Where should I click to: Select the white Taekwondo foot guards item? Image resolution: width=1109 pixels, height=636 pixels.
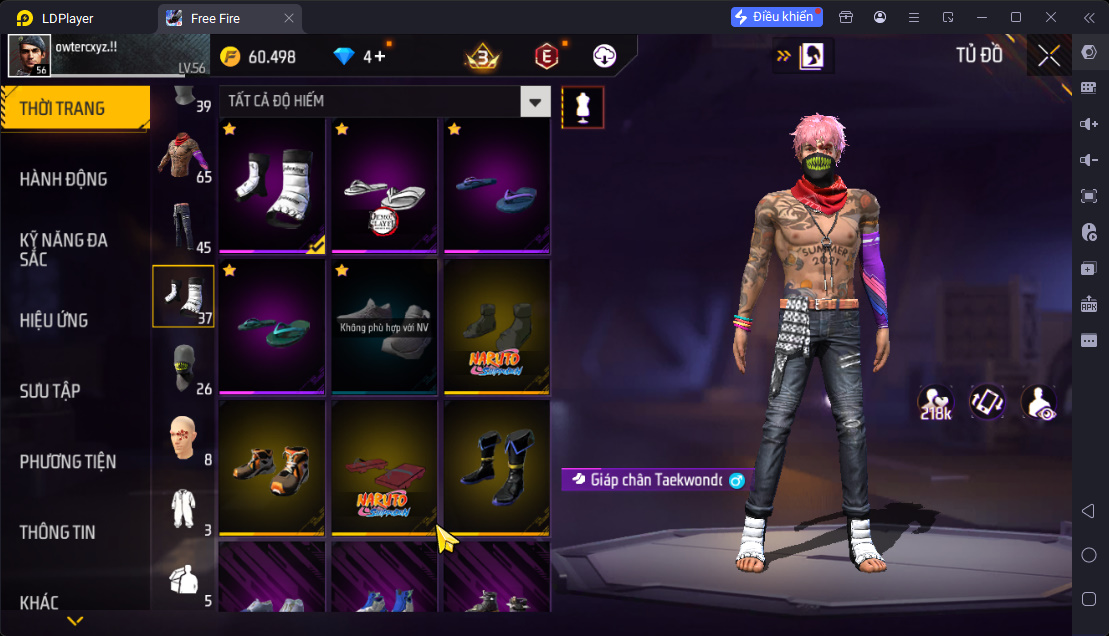click(272, 185)
